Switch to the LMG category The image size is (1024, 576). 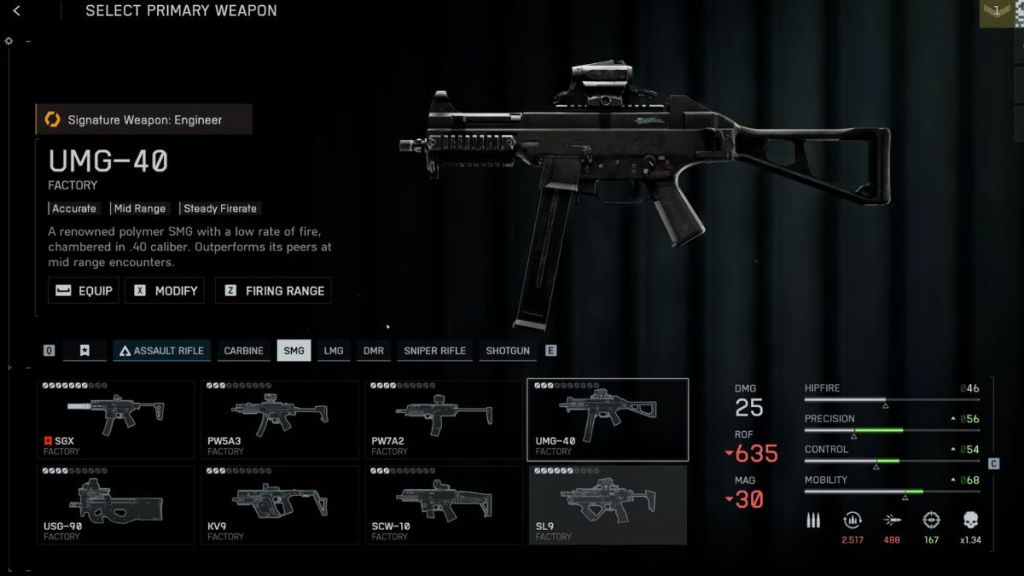click(333, 351)
